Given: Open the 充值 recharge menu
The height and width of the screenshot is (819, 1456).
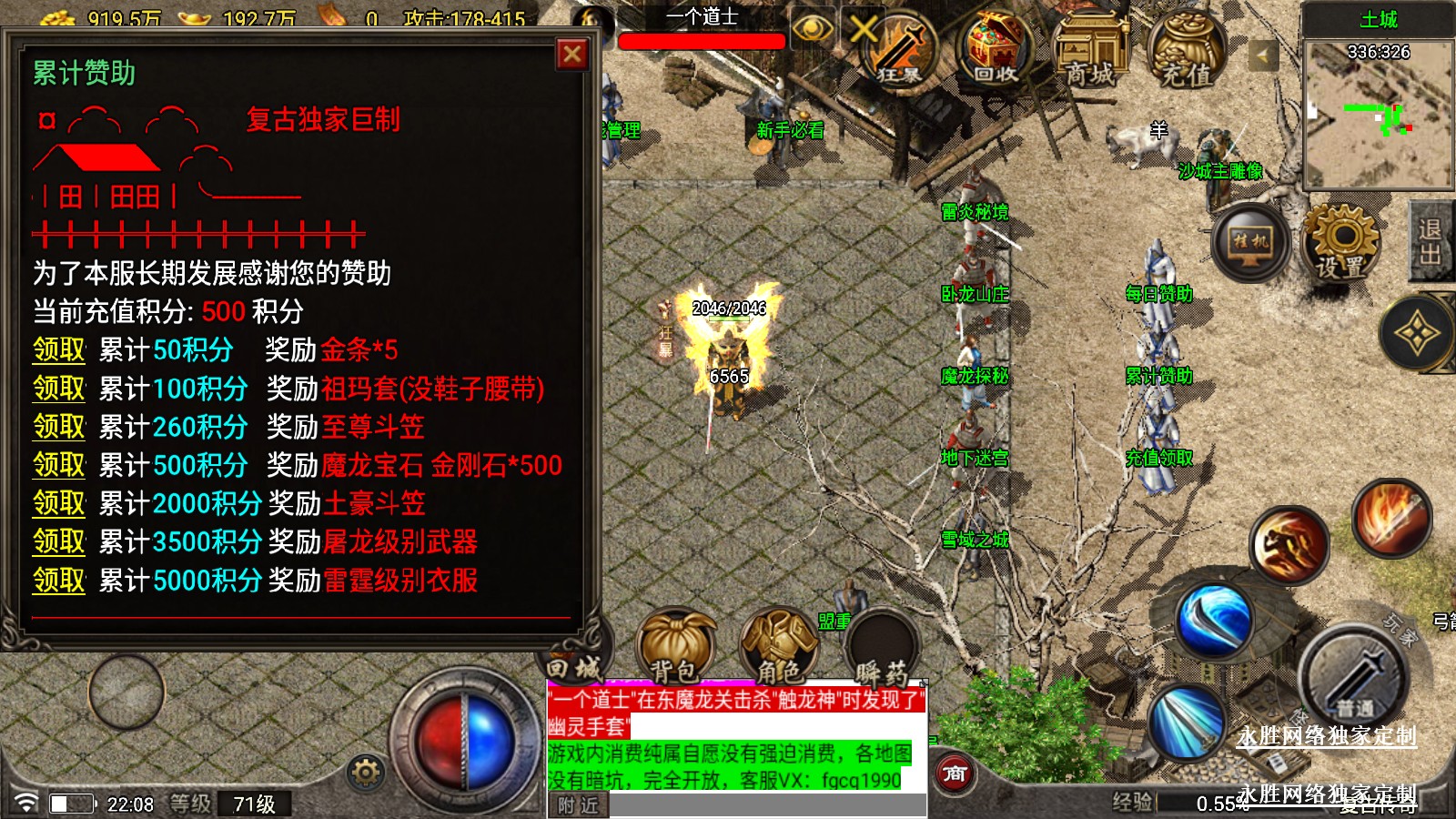Looking at the screenshot, I should 1186,51.
